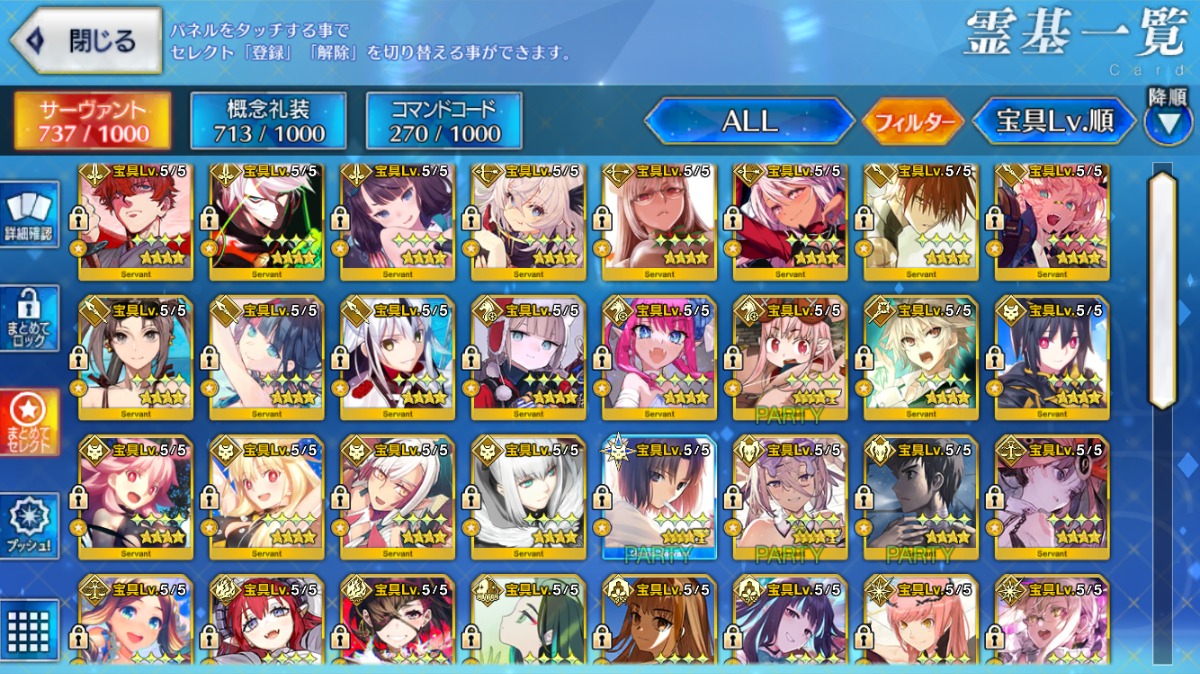1200x674 pixels.
Task: Activate 詳細確認 detail check mode
Action: click(x=29, y=217)
